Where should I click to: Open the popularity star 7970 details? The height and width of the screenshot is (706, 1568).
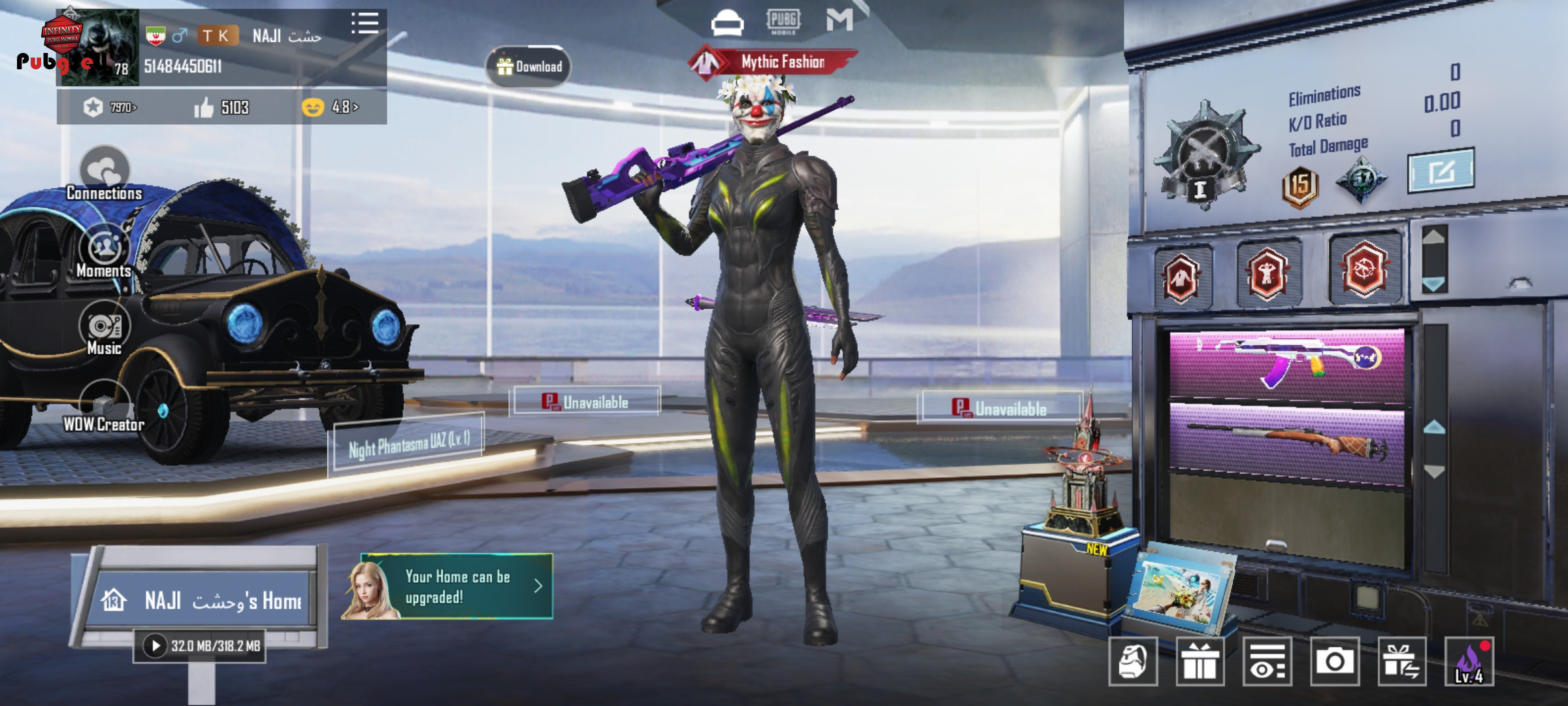[x=110, y=107]
